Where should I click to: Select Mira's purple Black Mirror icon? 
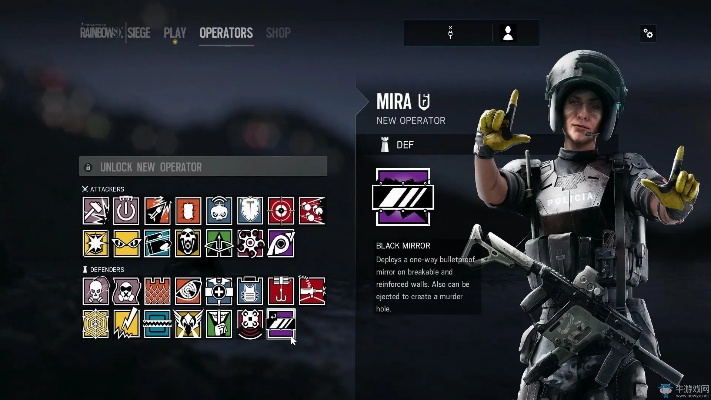[x=281, y=322]
